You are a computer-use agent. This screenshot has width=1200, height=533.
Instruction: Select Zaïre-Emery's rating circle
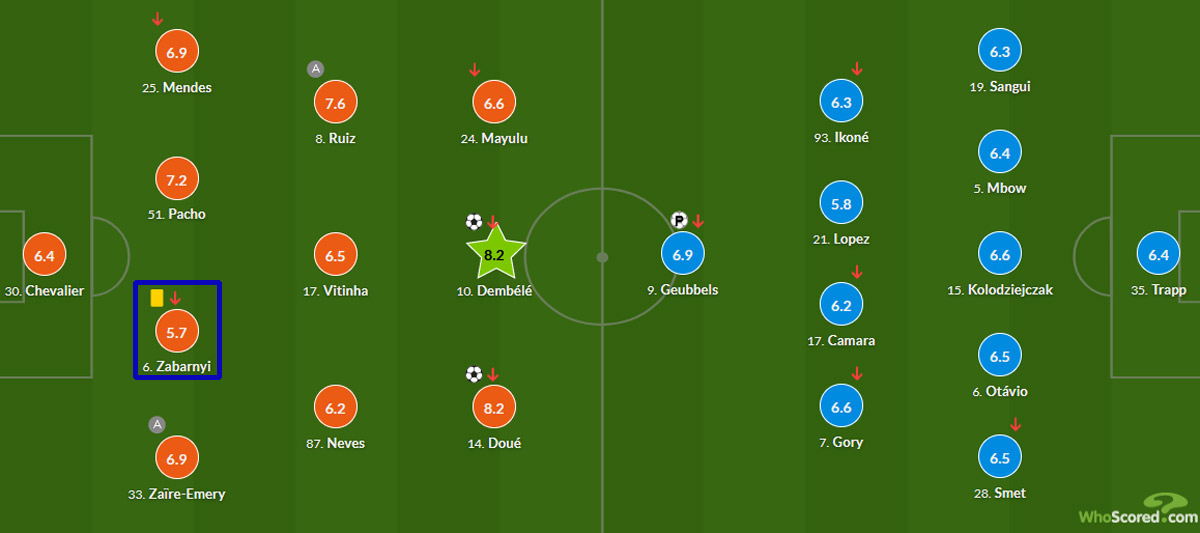click(x=177, y=458)
